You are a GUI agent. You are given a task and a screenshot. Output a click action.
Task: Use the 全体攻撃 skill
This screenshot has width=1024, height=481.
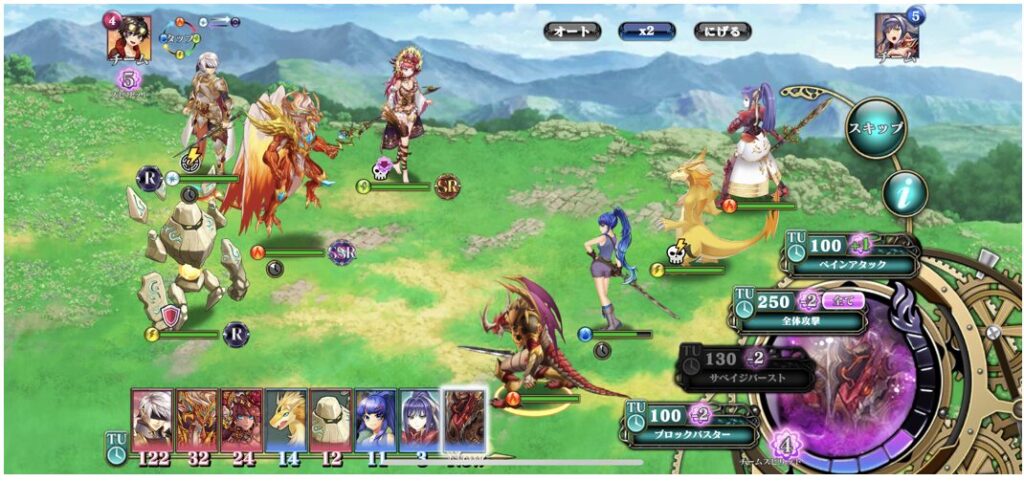click(800, 311)
